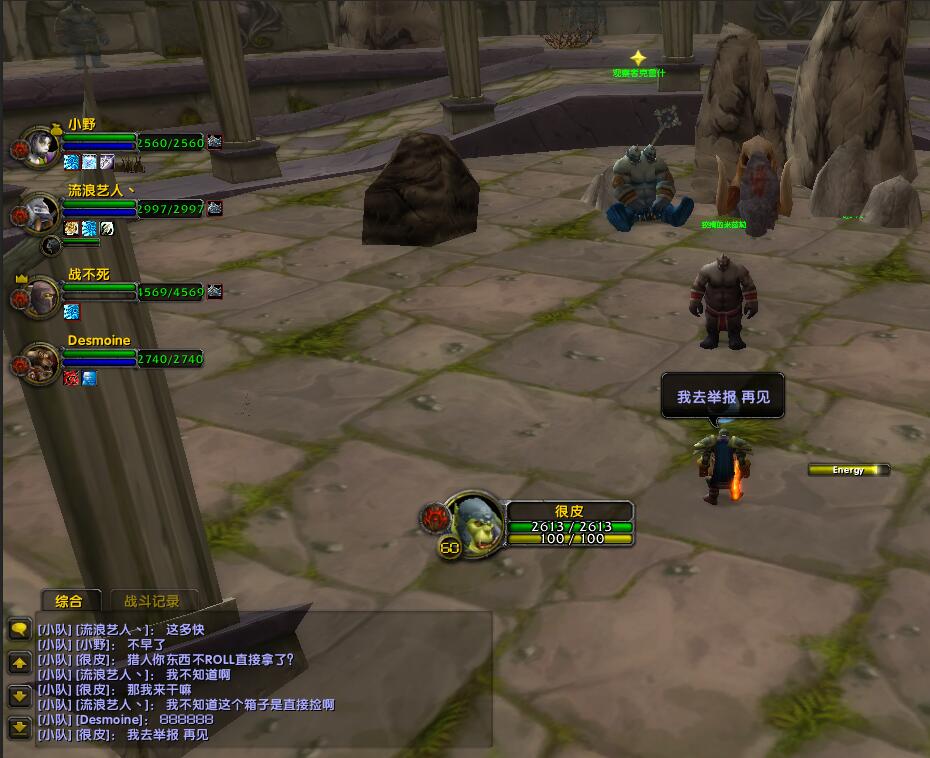This screenshot has height=758, width=930.
Task: Jump chat to bottom with the lowest arrow button
Action: click(x=19, y=727)
